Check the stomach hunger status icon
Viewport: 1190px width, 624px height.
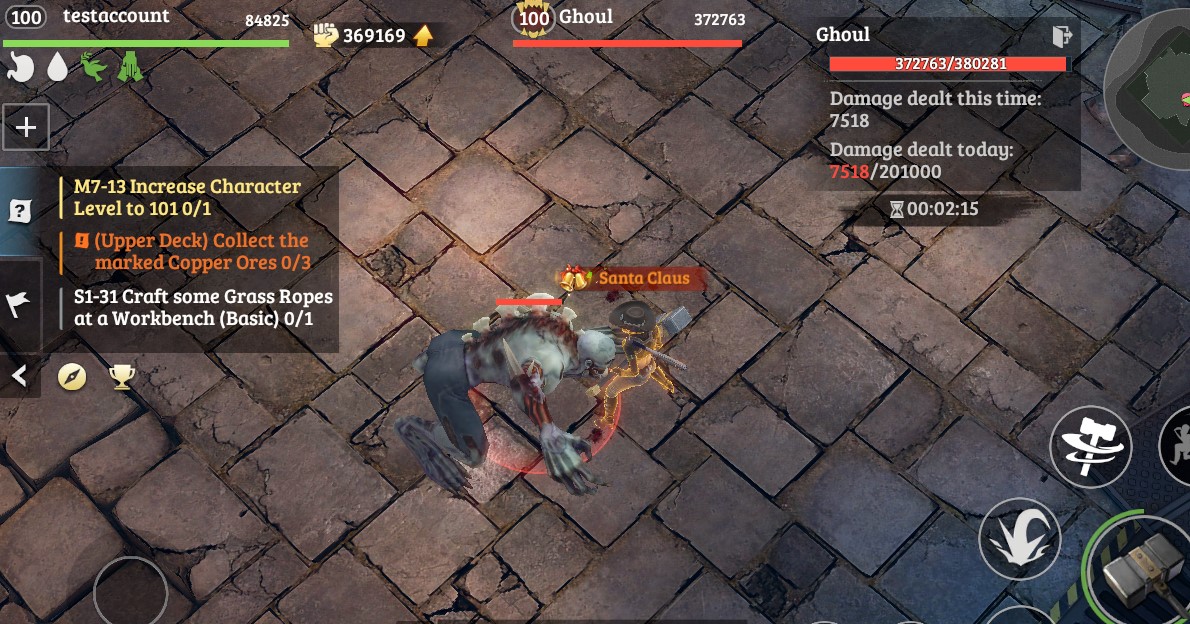point(21,67)
